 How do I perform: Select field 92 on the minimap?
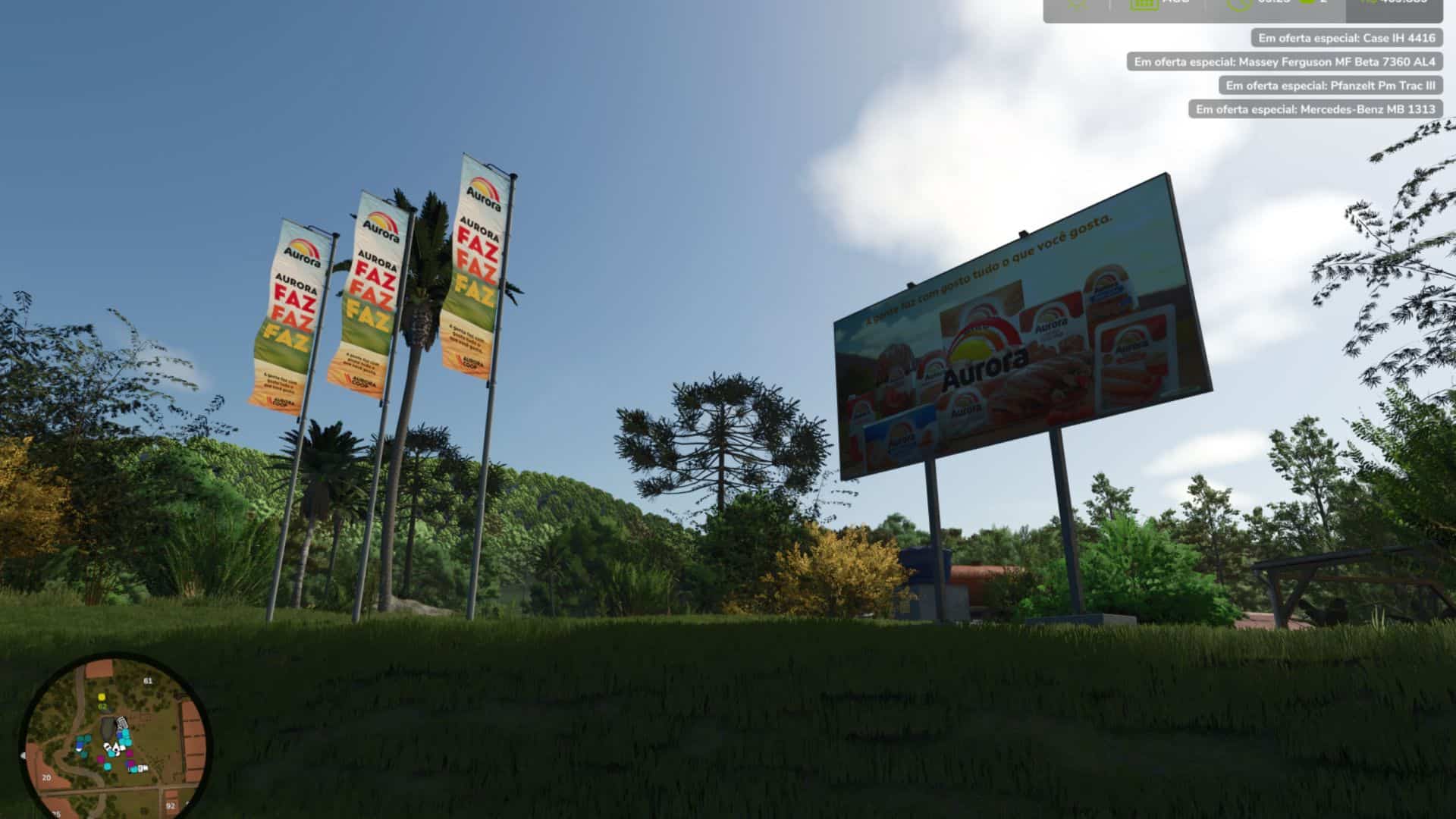pos(171,805)
